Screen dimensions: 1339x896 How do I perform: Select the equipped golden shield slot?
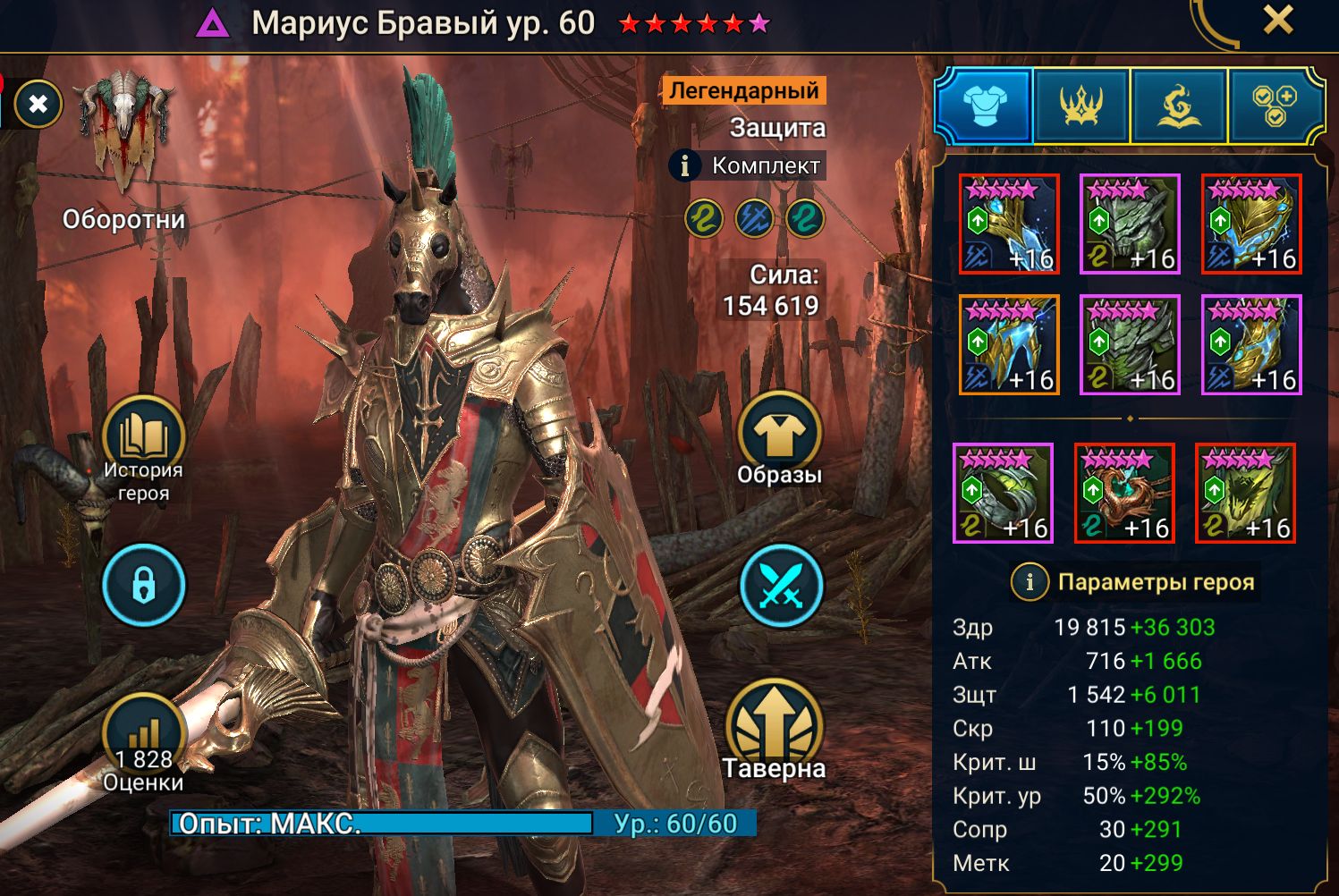coord(1250,224)
